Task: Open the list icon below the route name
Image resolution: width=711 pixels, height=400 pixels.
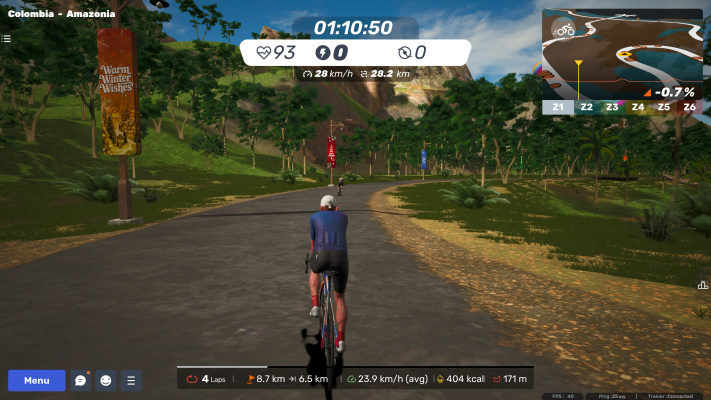Action: (x=6, y=39)
